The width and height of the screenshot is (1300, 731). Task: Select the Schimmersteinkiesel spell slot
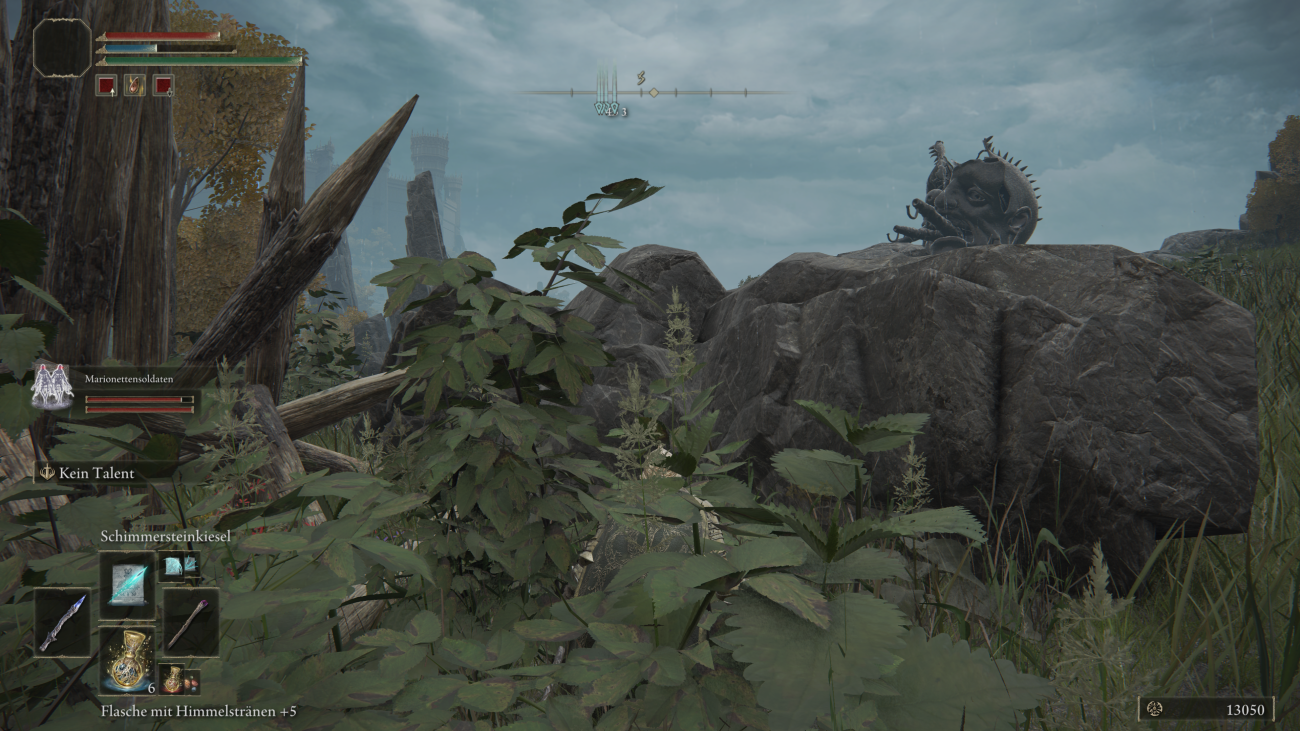127,585
